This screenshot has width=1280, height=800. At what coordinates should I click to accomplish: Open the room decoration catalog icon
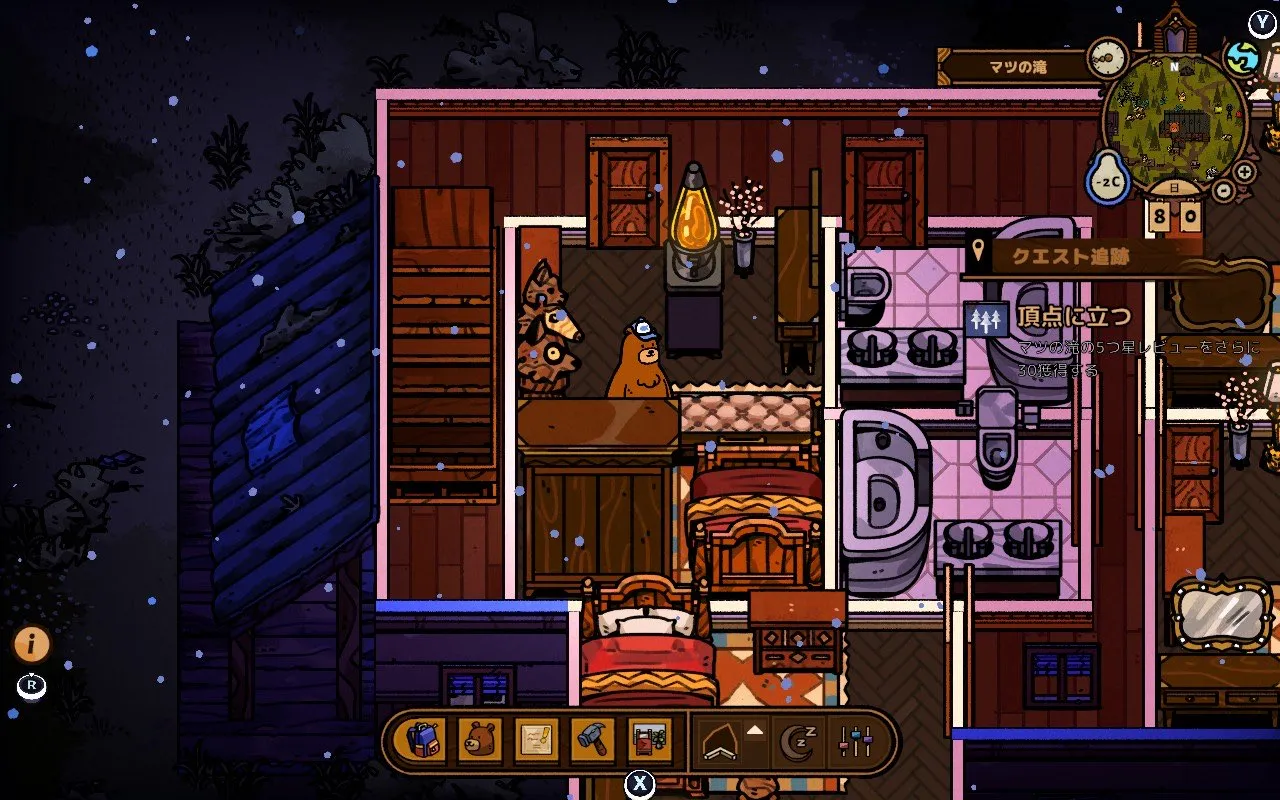click(649, 741)
